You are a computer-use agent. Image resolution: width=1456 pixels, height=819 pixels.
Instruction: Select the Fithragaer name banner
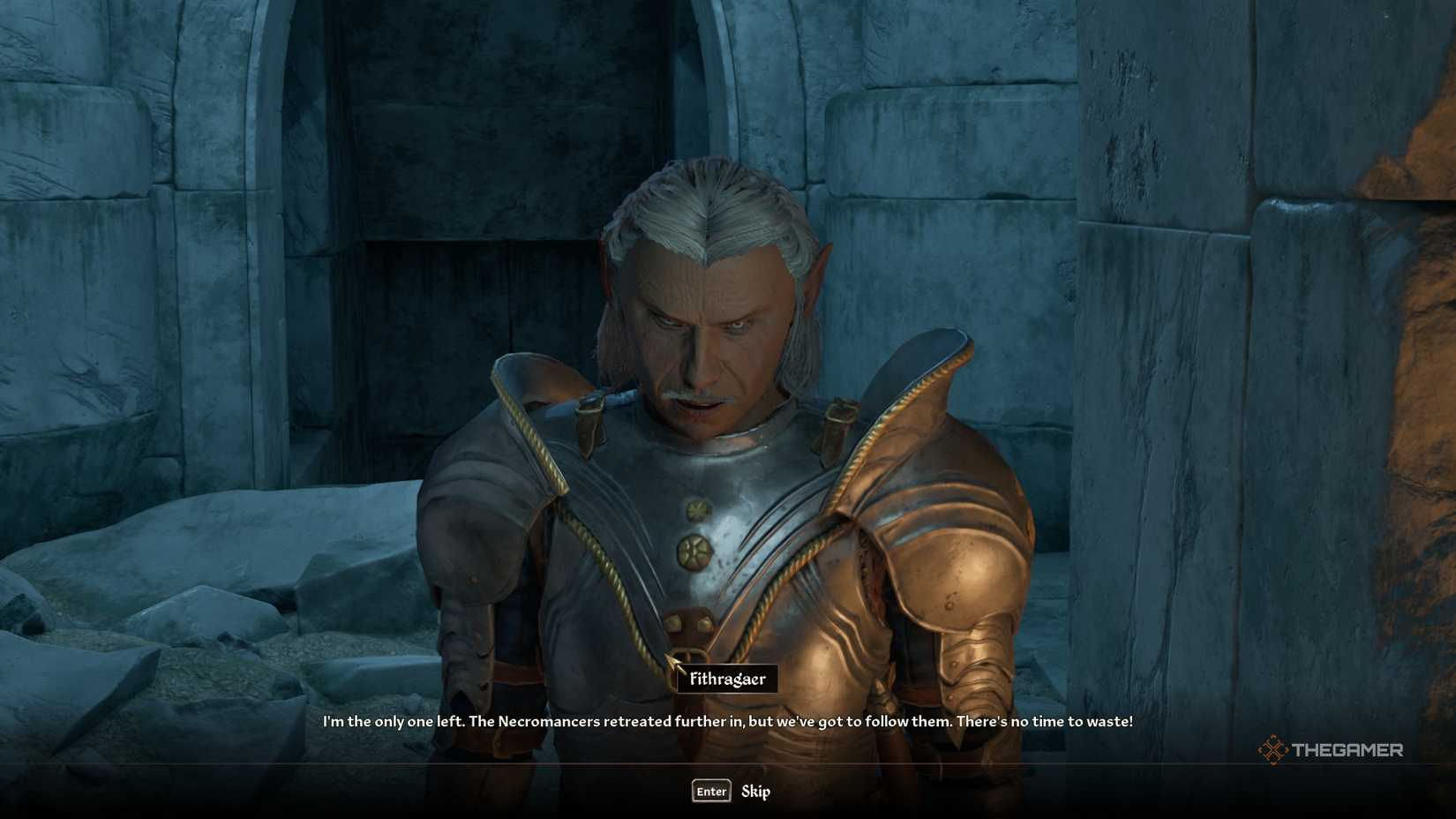[727, 680]
